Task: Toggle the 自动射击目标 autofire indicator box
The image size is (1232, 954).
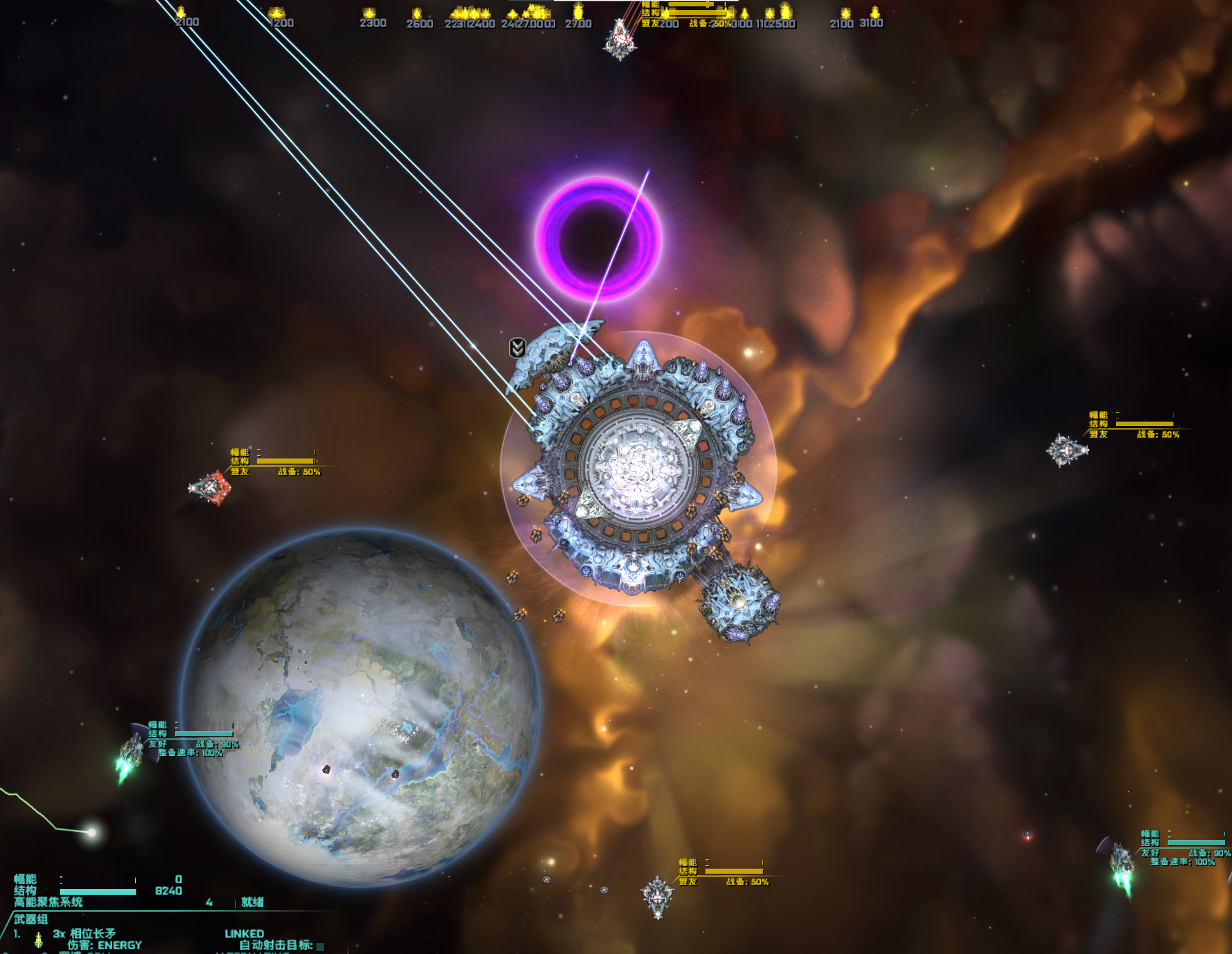Action: tap(320, 946)
